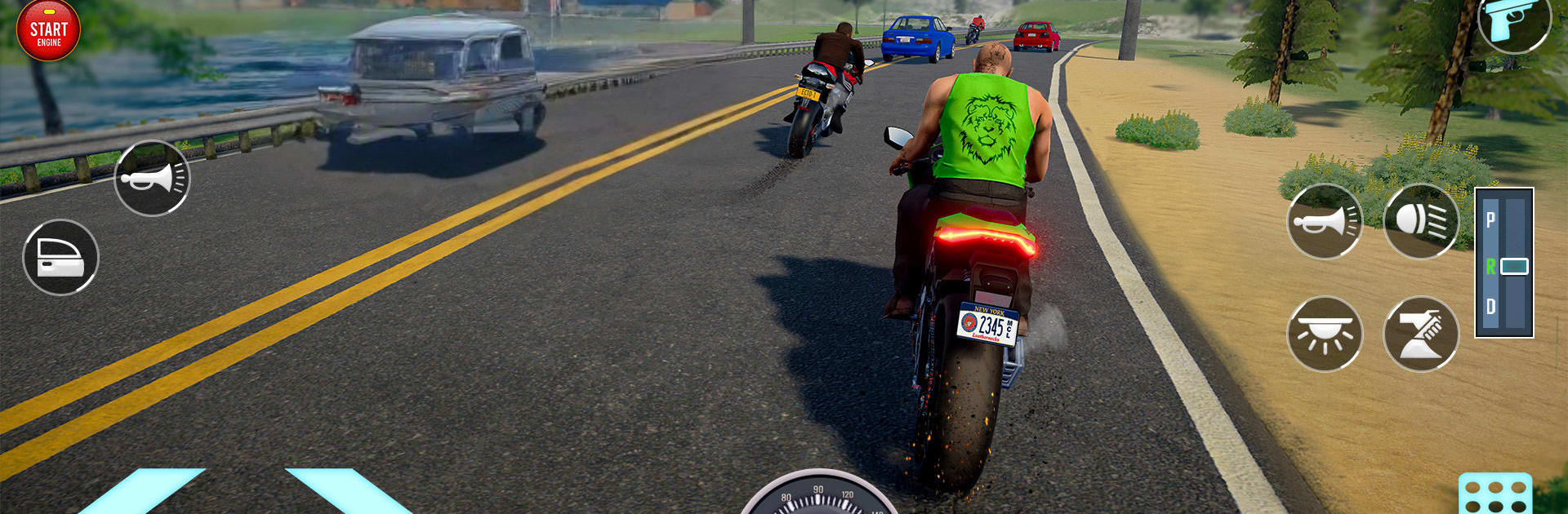This screenshot has width=1568, height=514.
Task: Click the car door exit button
Action: [x=61, y=257]
